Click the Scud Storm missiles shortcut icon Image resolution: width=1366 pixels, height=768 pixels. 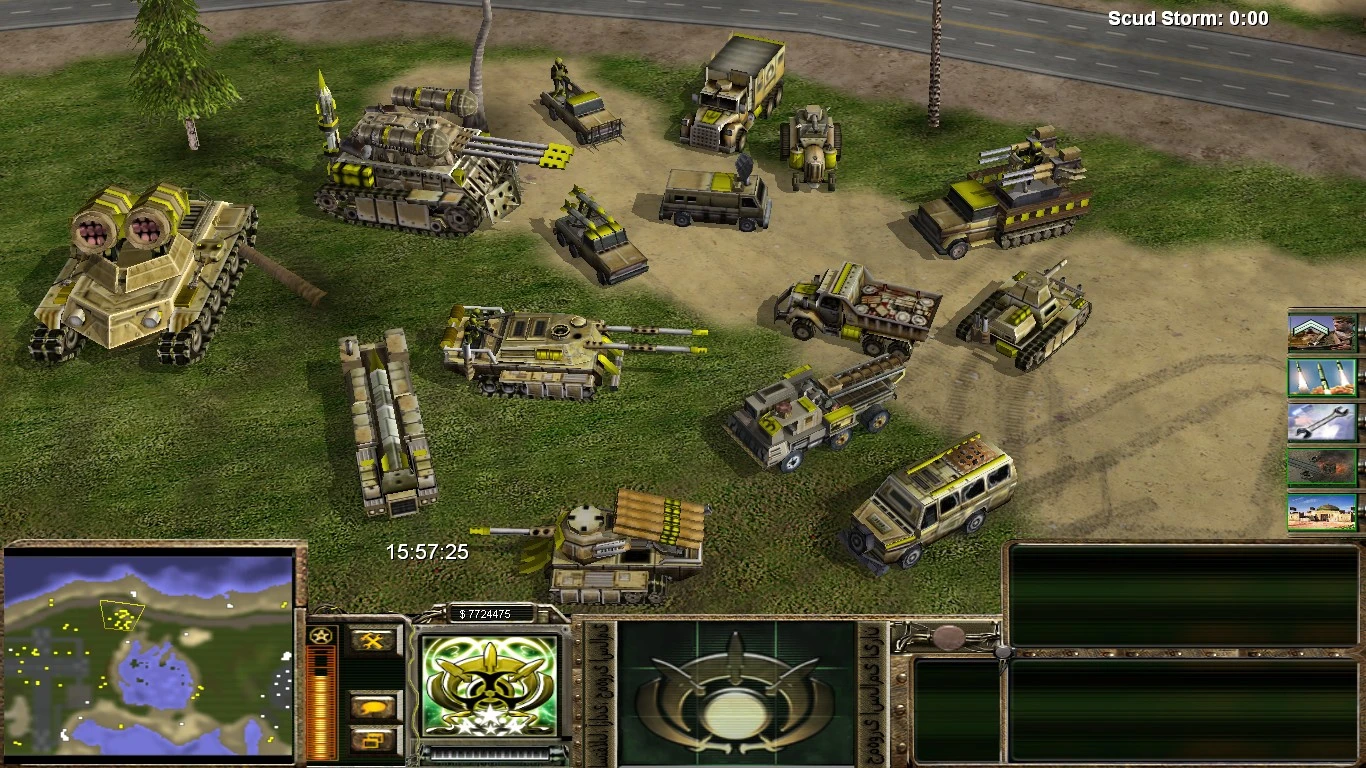(1322, 375)
